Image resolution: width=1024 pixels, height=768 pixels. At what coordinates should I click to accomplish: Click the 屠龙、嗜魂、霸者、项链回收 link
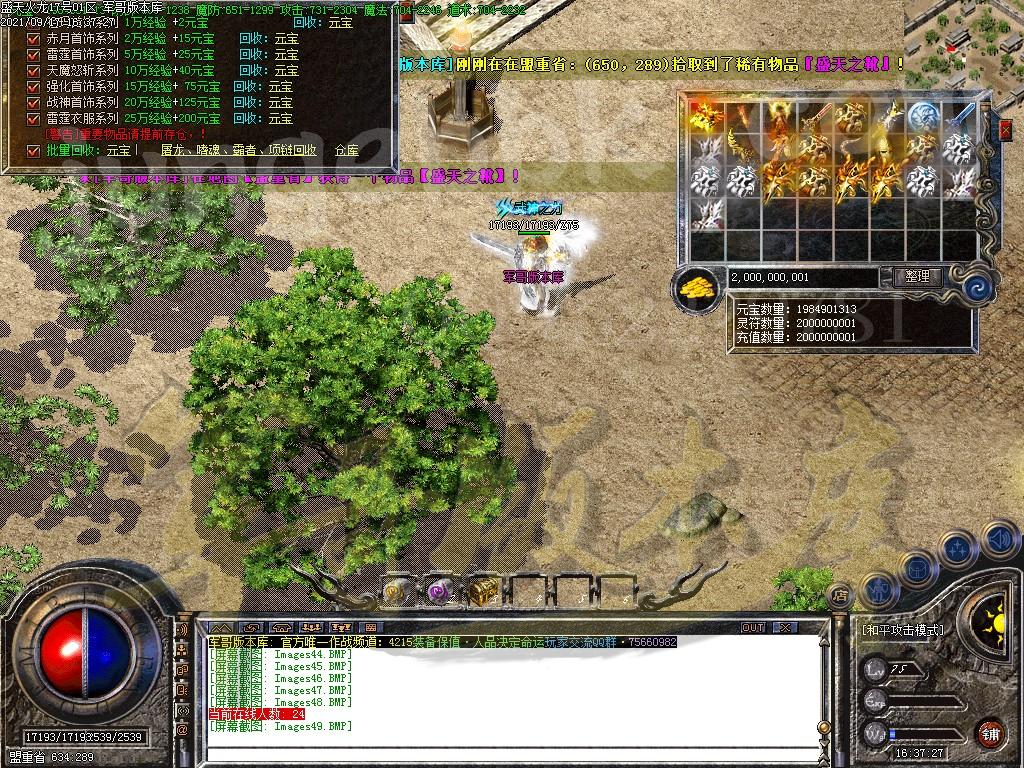(238, 151)
